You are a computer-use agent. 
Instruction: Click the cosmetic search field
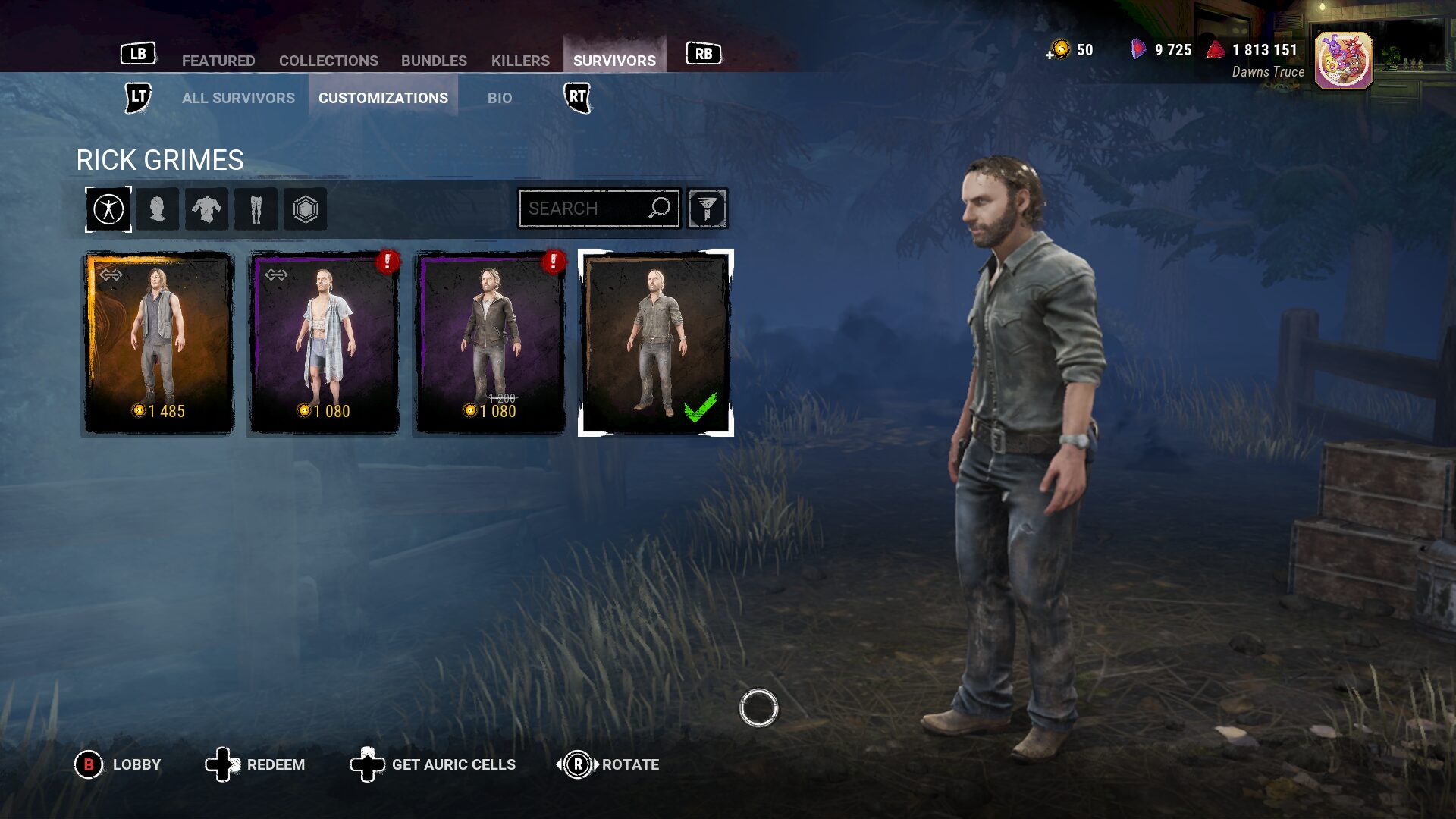584,209
